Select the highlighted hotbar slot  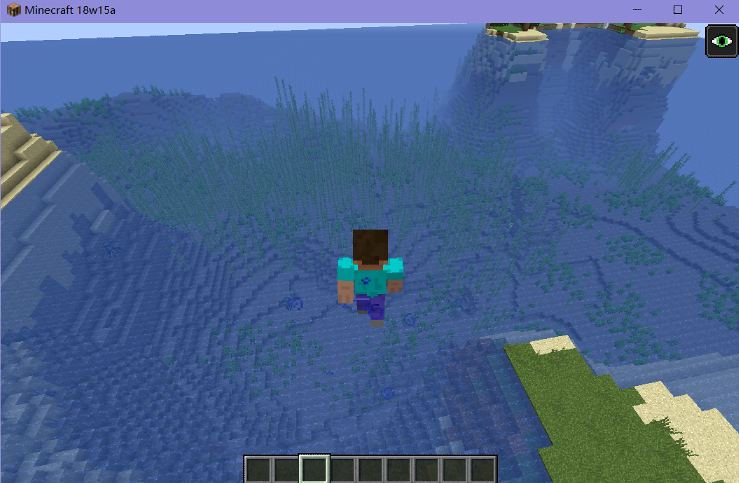pyautogui.click(x=315, y=469)
